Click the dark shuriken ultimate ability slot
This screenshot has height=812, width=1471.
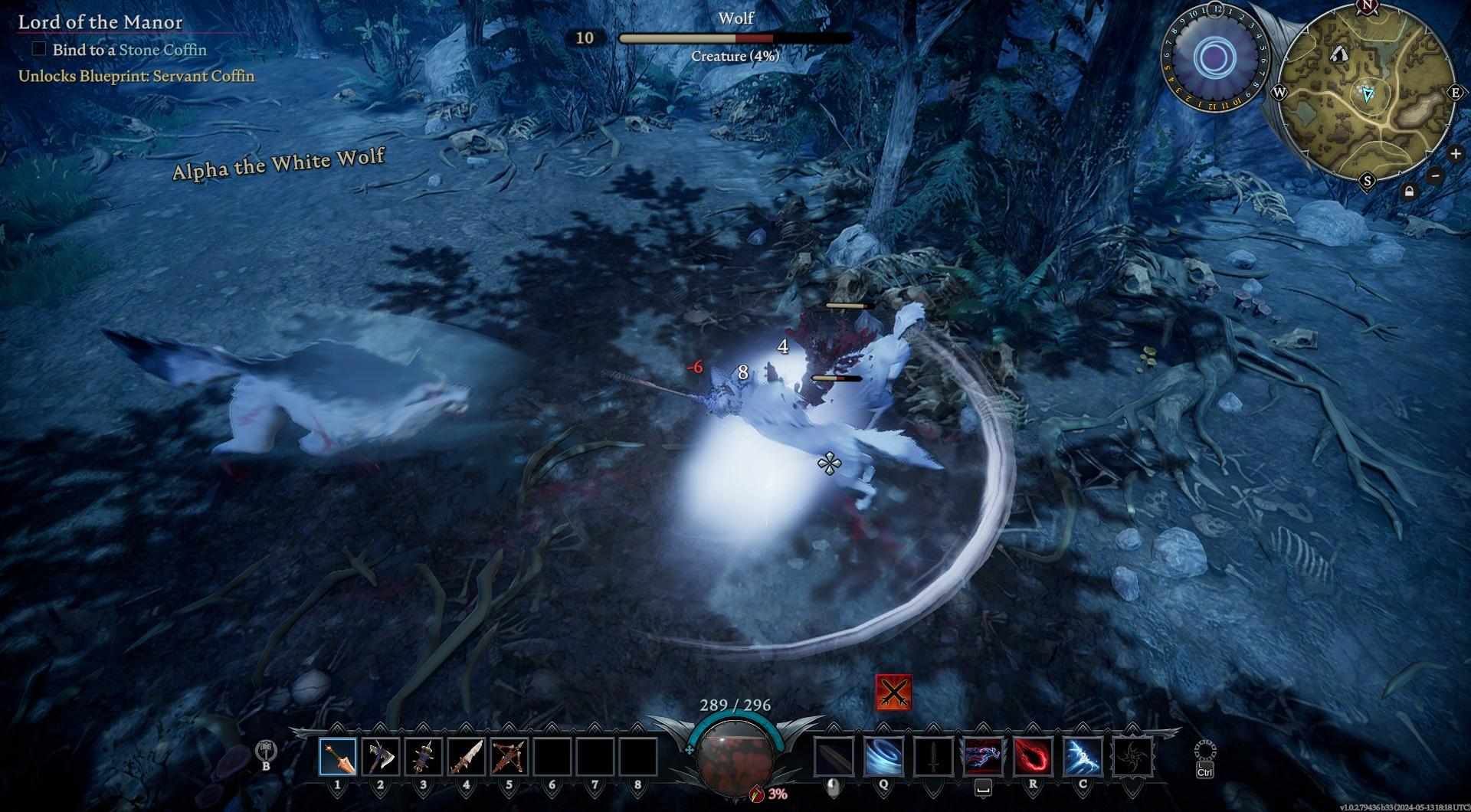(1132, 757)
